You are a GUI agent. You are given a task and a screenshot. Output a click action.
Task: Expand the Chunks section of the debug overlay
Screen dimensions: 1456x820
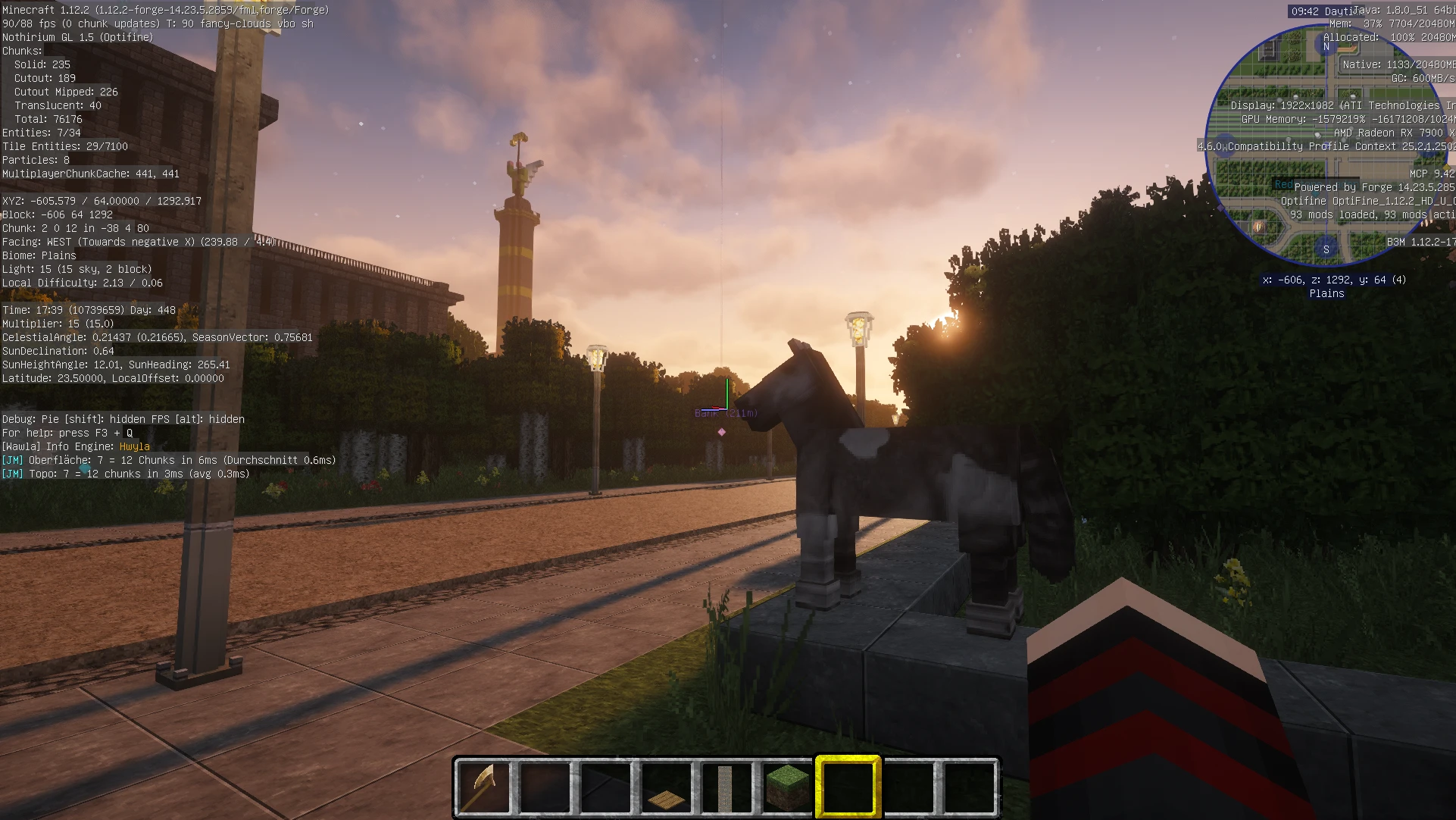click(20, 51)
